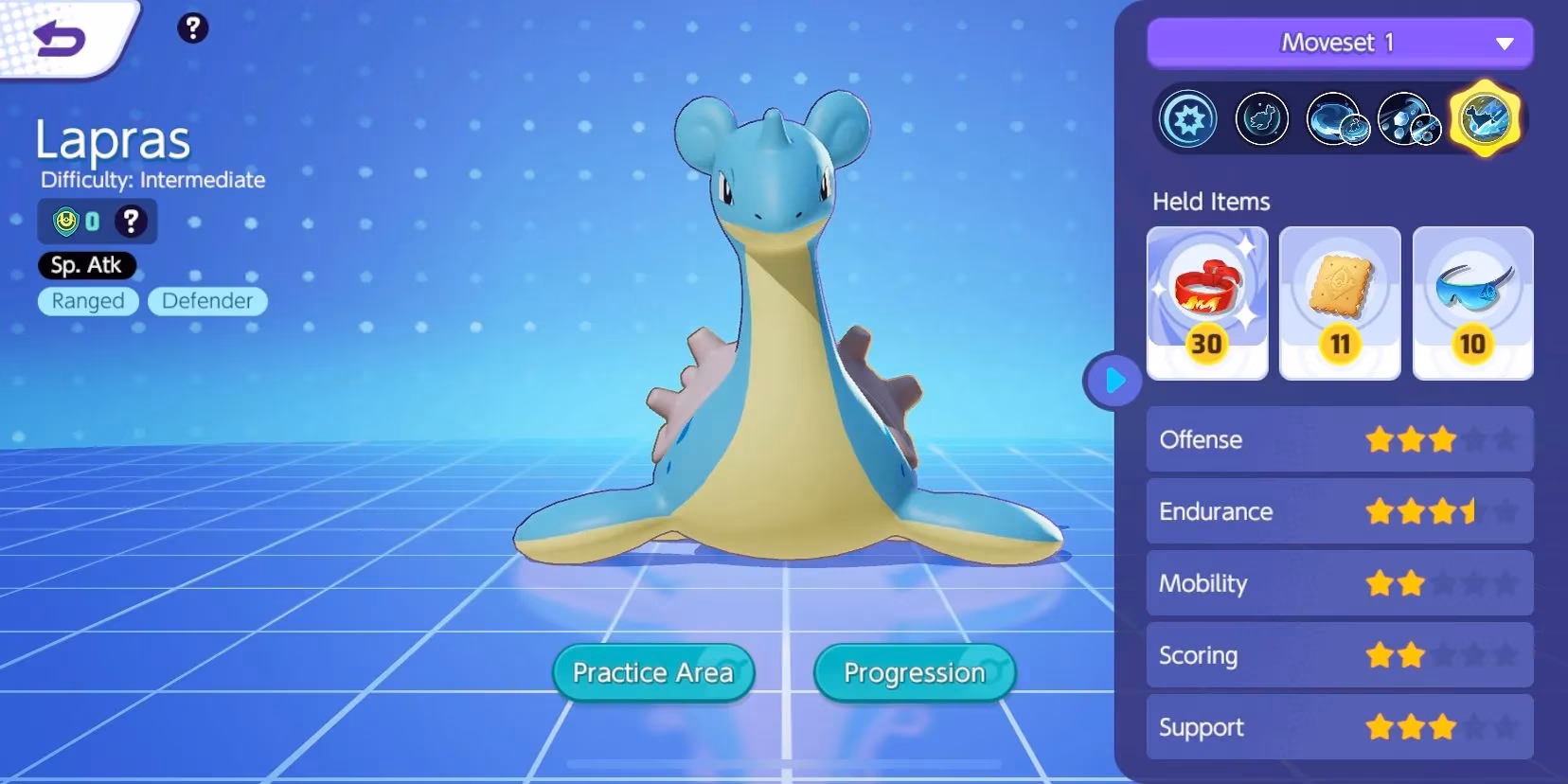The width and height of the screenshot is (1568, 784).
Task: Select Lapras's basic attack move icon
Action: 1263,117
